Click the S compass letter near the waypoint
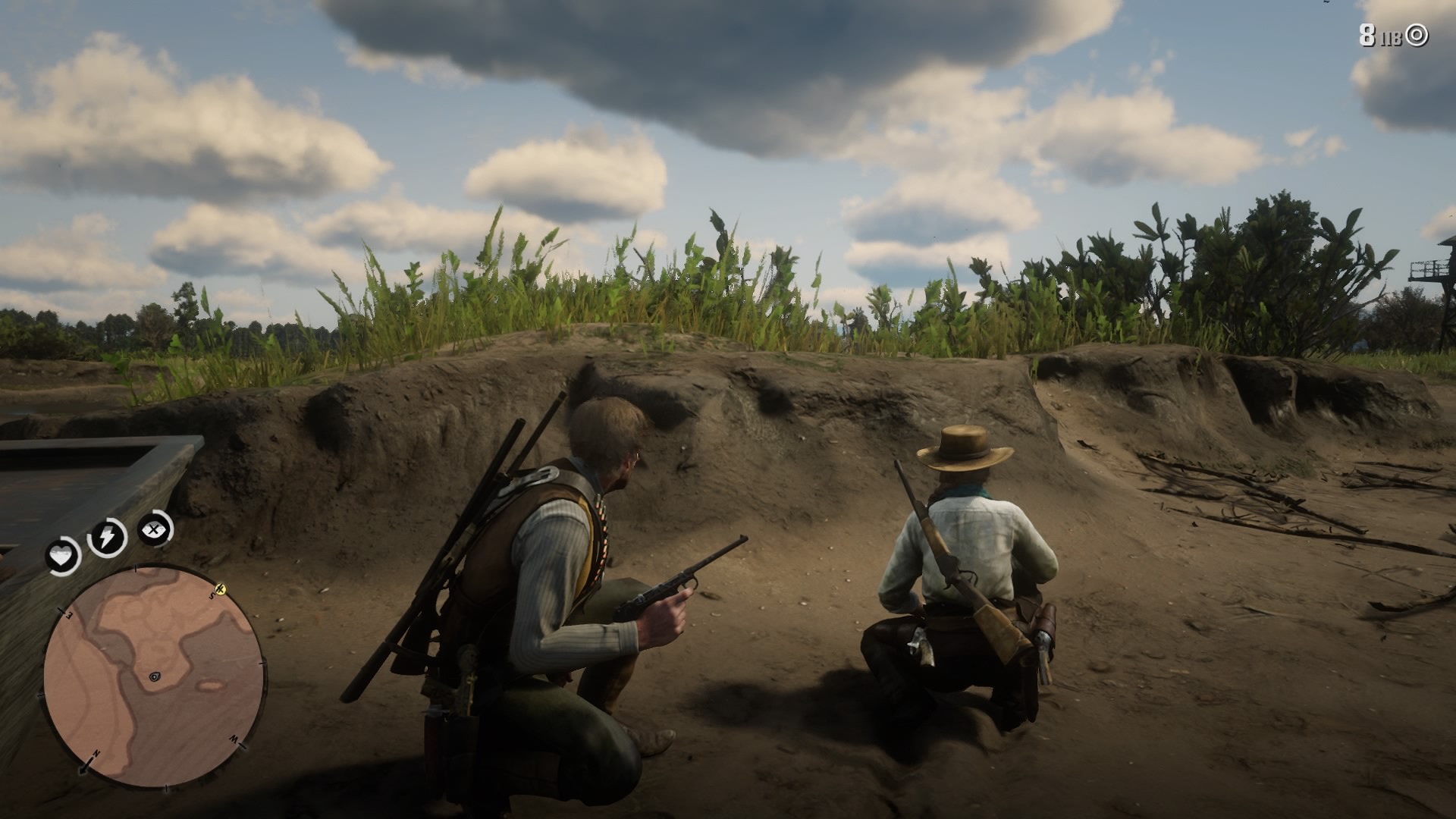1456x819 pixels. [212, 596]
